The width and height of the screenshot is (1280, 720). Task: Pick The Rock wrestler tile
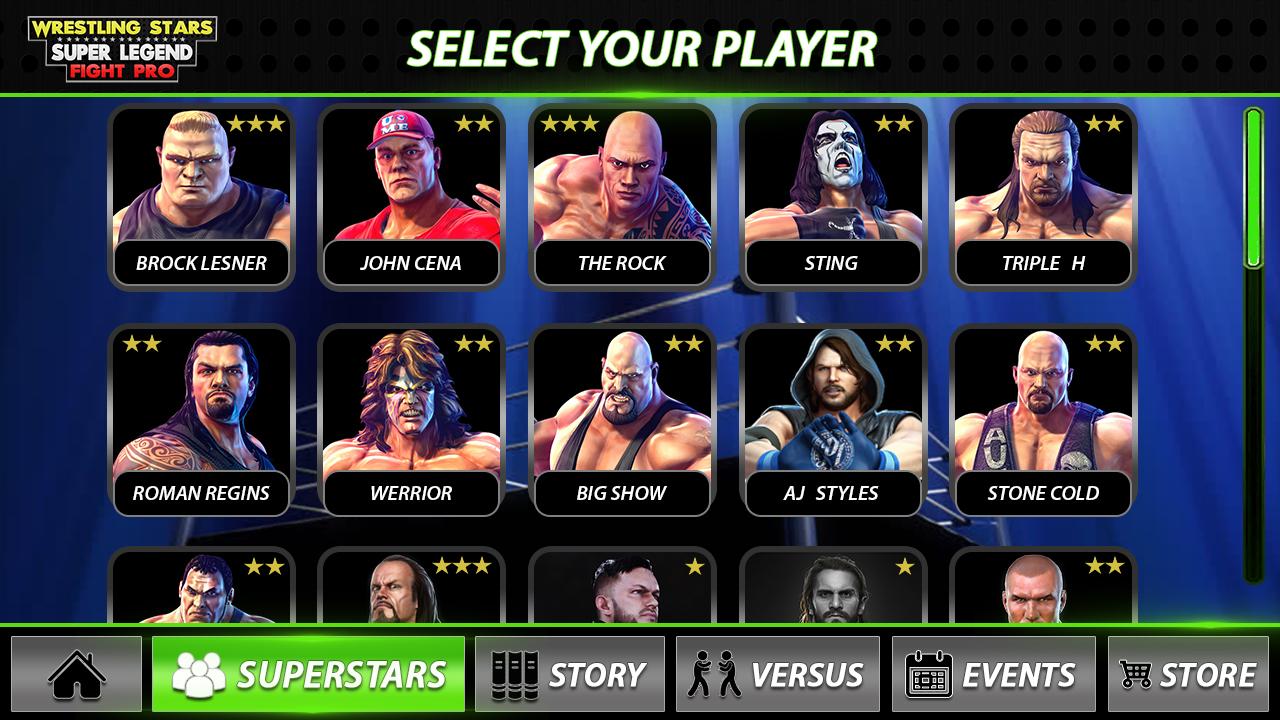621,197
